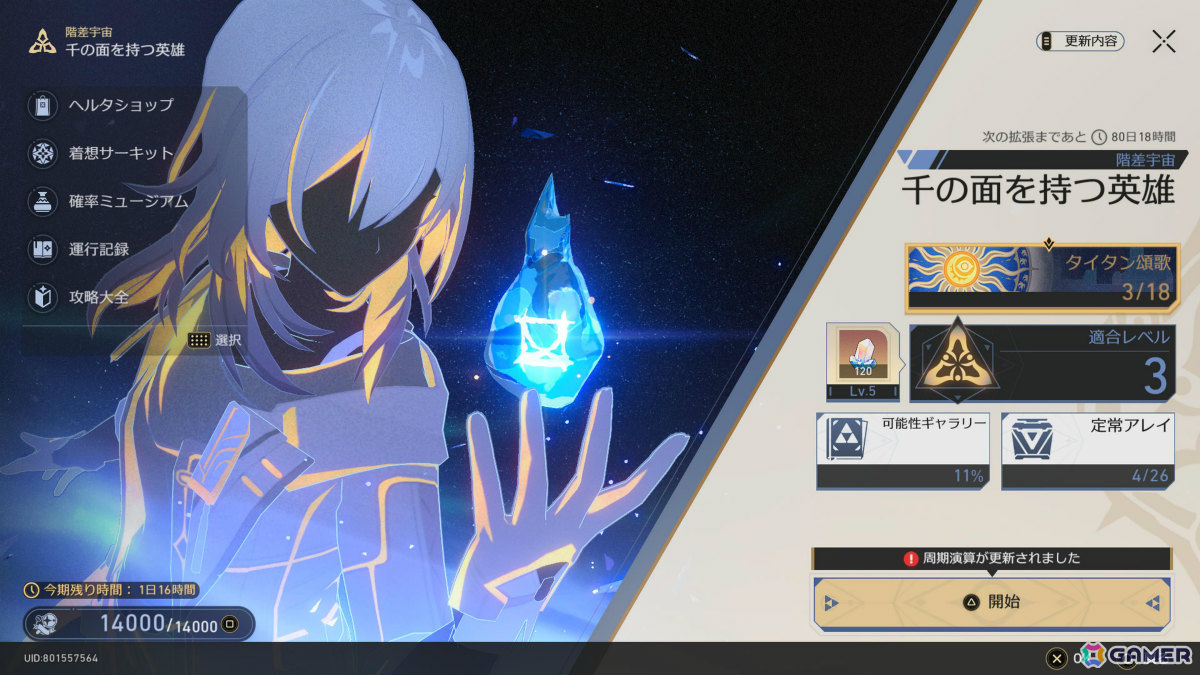This screenshot has width=1200, height=675.
Task: Start the run with 開始 button
Action: pos(992,603)
